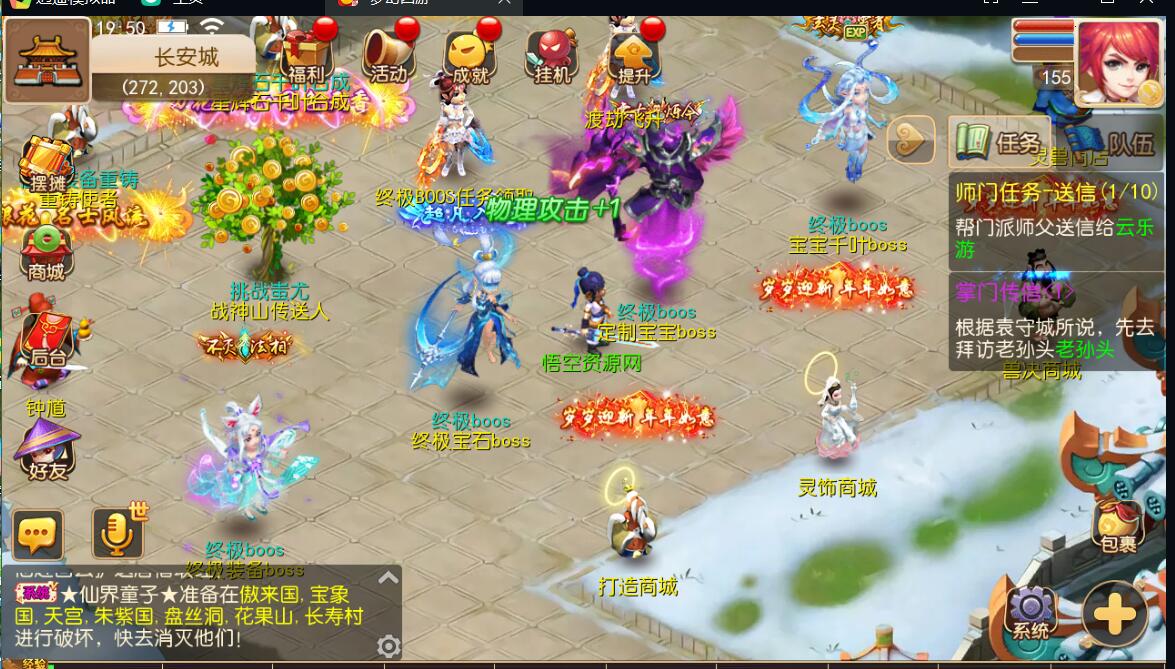Open the 提升 upgrade arrow icon
This screenshot has height=669, width=1175.
tap(634, 55)
